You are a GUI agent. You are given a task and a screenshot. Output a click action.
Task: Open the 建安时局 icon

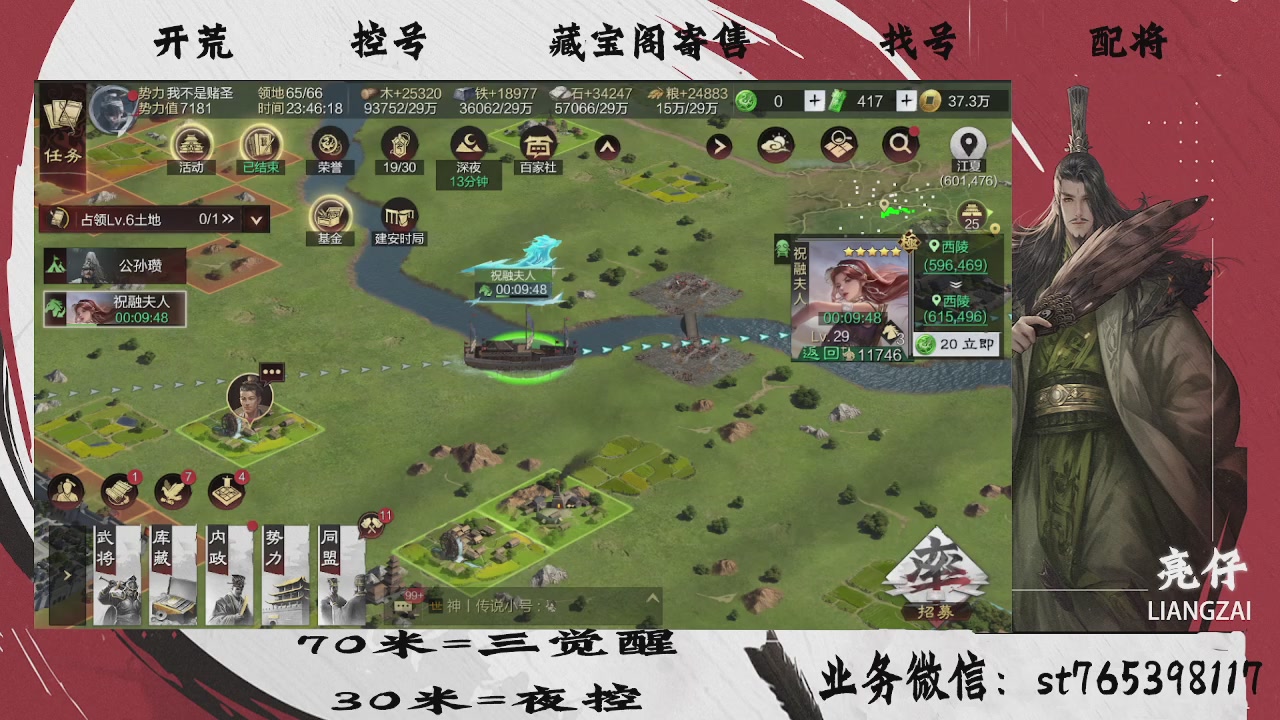398,215
